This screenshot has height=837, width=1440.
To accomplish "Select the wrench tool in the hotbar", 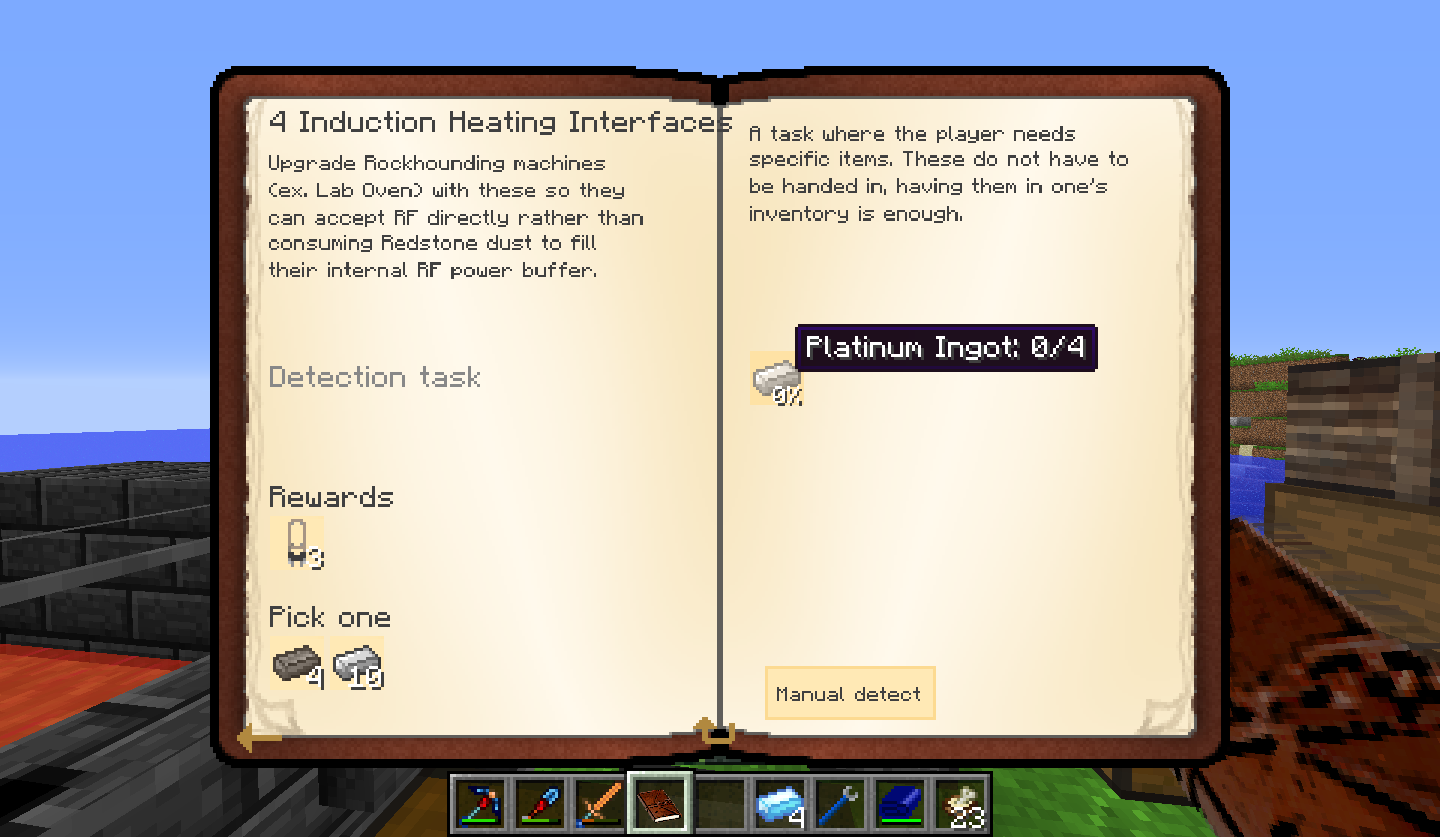I will pyautogui.click(x=838, y=800).
